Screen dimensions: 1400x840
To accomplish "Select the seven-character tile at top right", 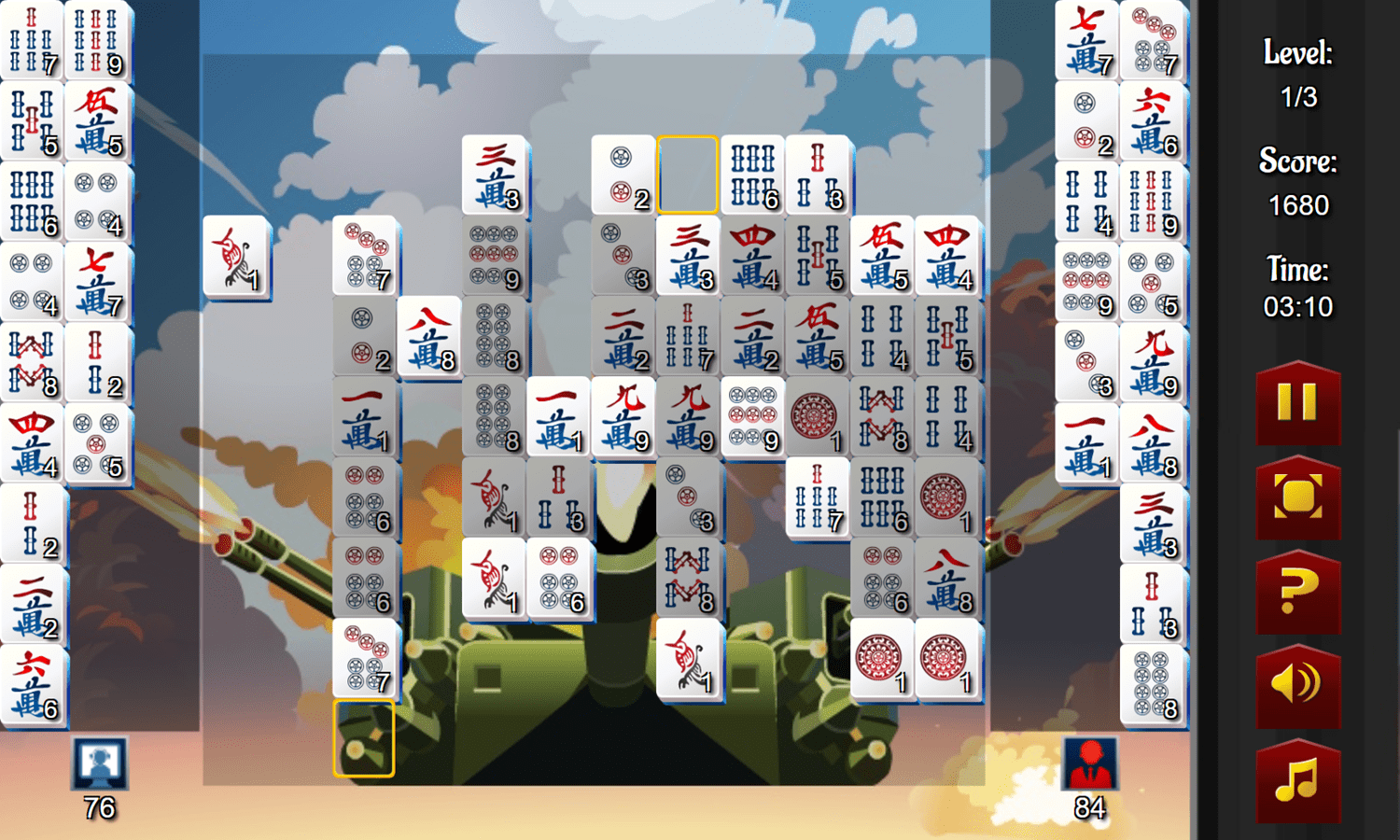I will pos(1086,39).
